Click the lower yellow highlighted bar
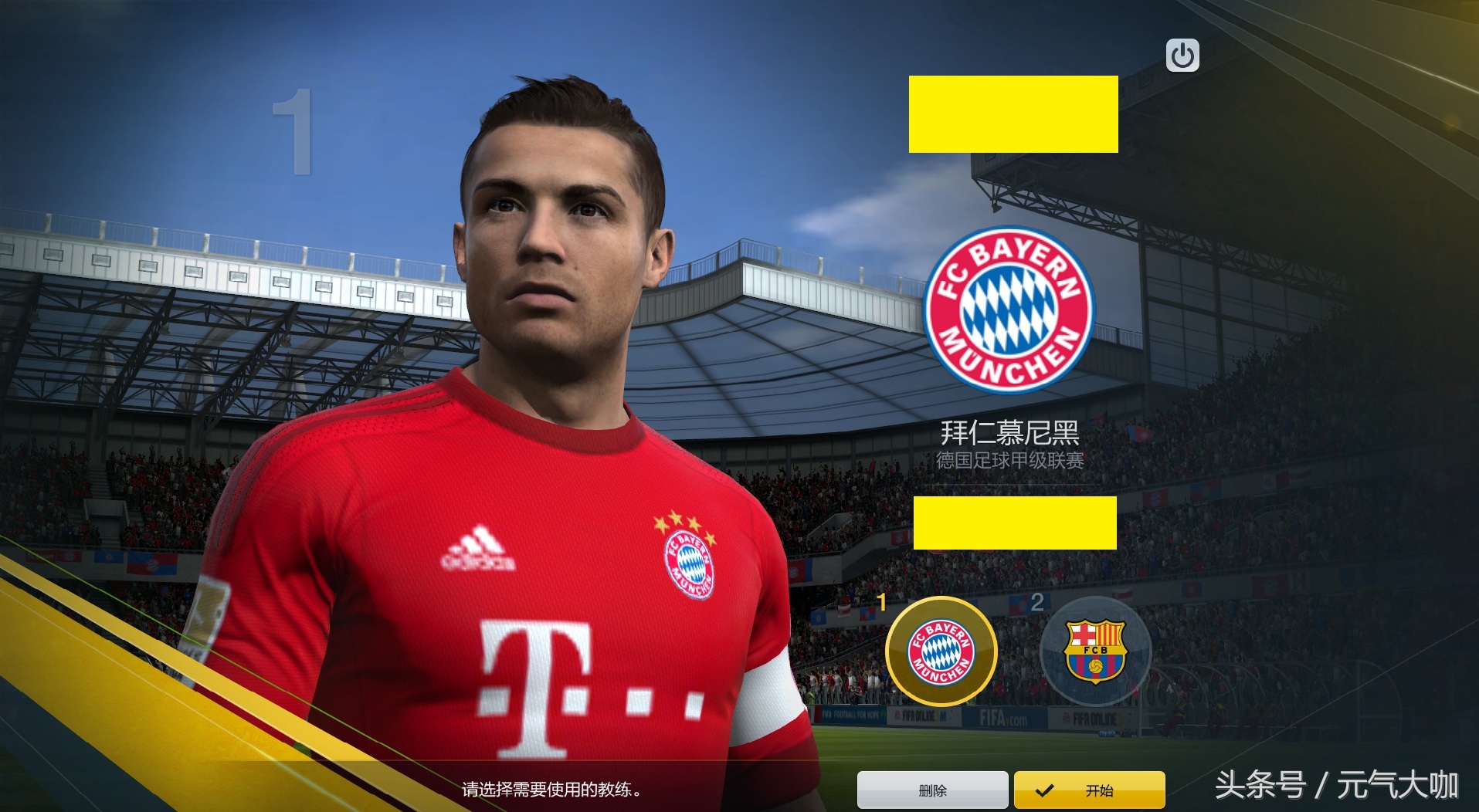 coord(1014,523)
